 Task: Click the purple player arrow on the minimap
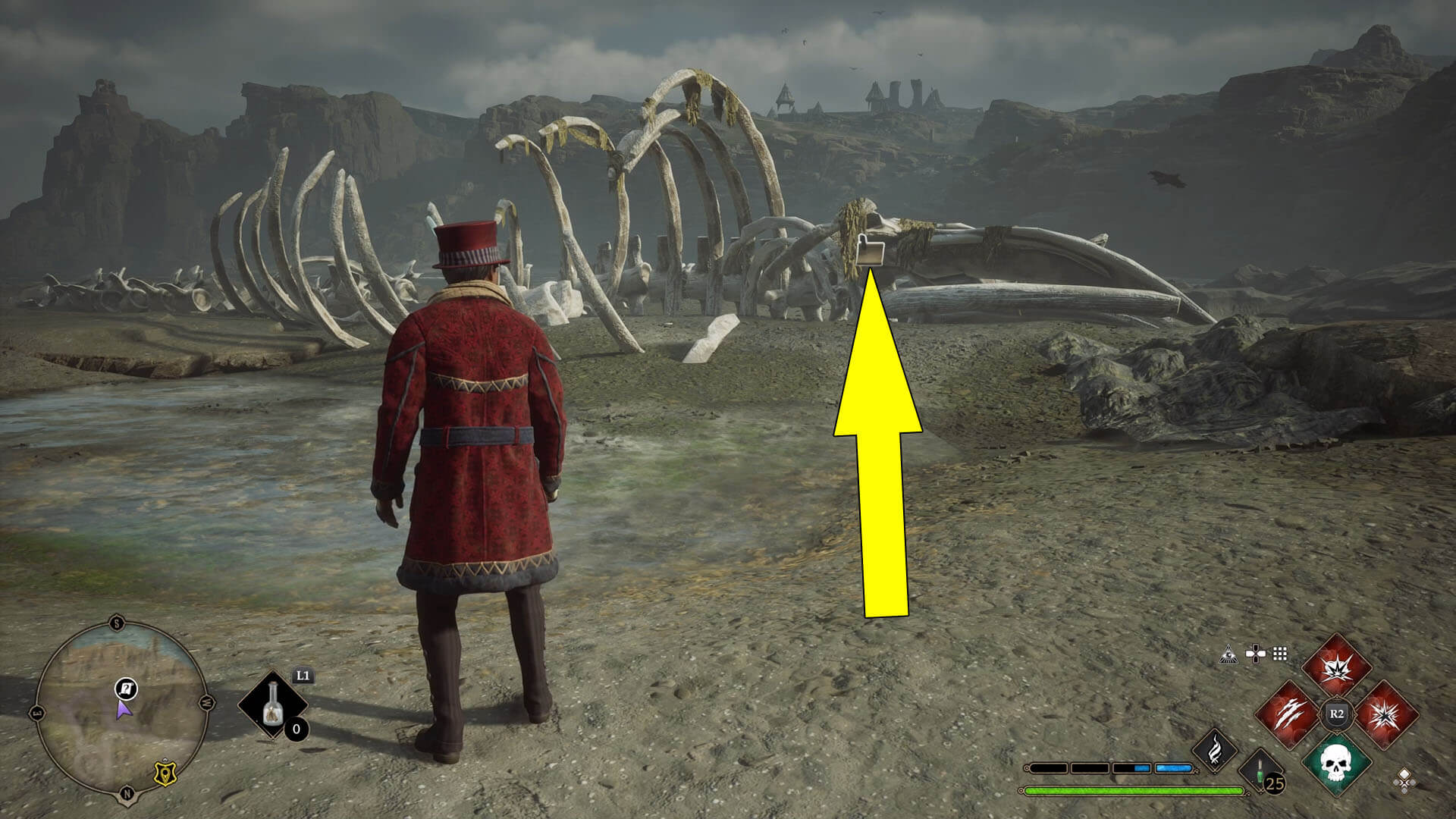click(x=123, y=711)
